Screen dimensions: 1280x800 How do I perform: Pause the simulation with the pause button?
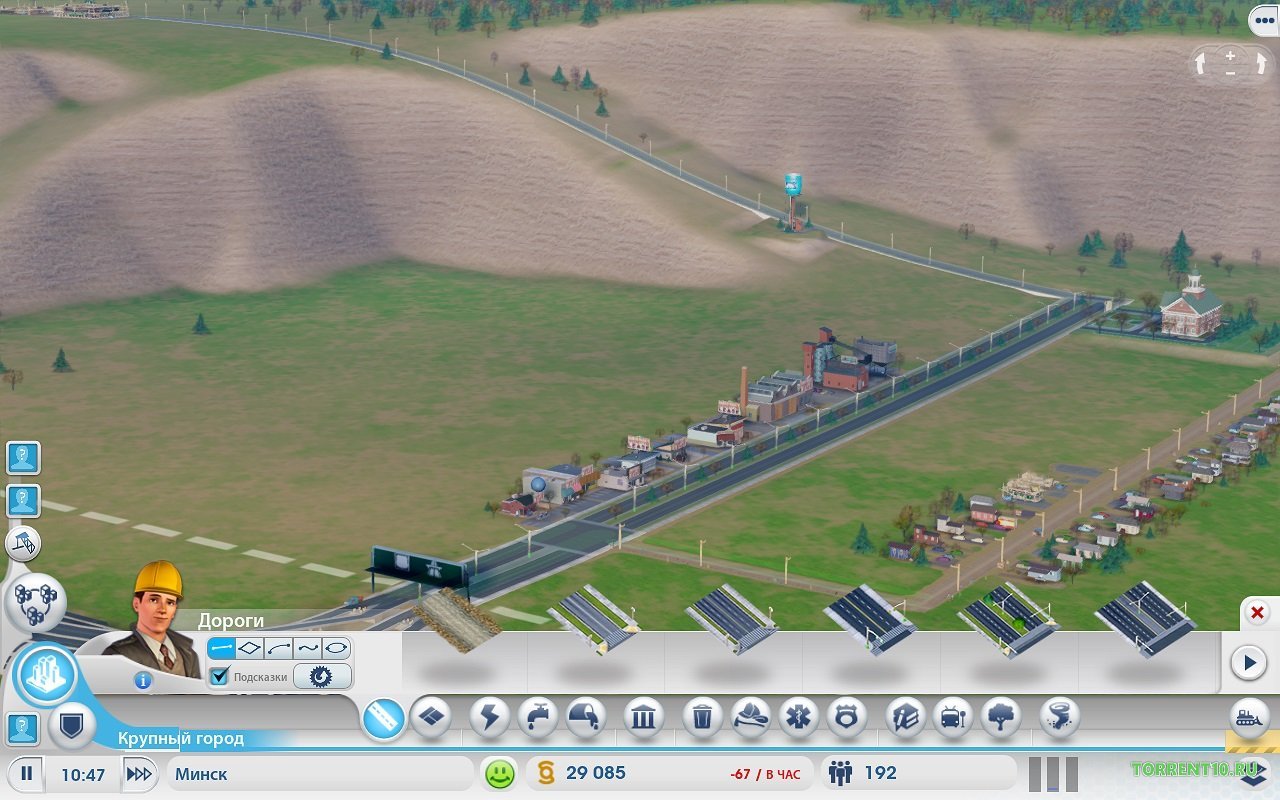tap(29, 772)
